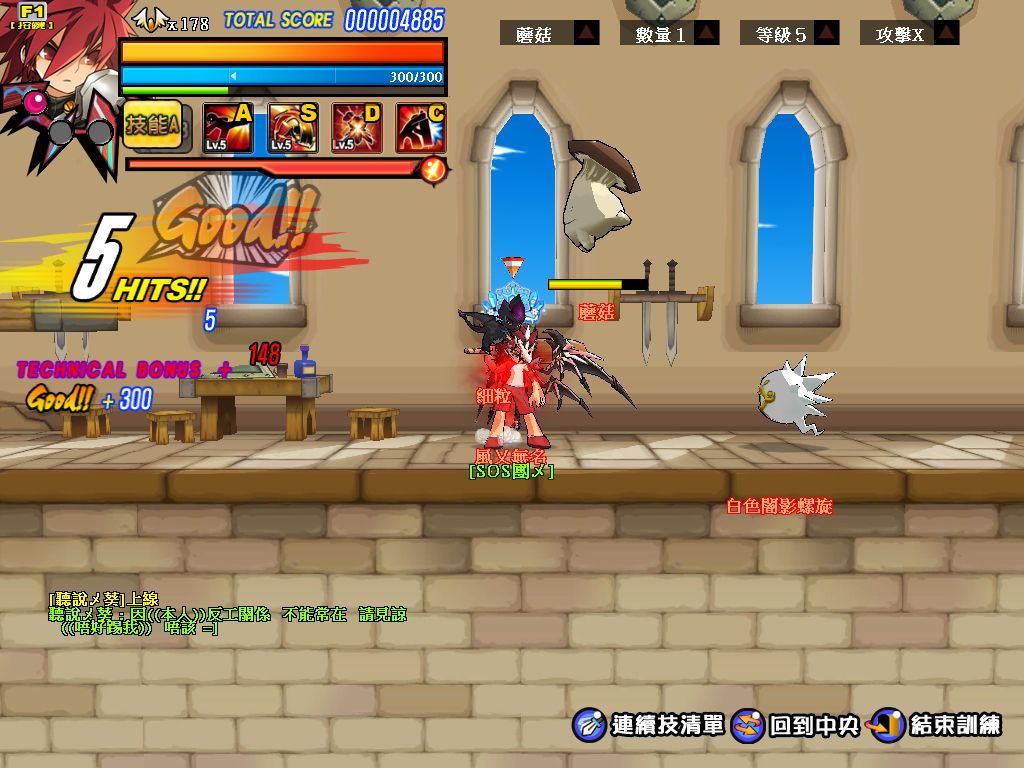The image size is (1024, 768).
Task: Use the skill in slot S
Action: pyautogui.click(x=293, y=128)
